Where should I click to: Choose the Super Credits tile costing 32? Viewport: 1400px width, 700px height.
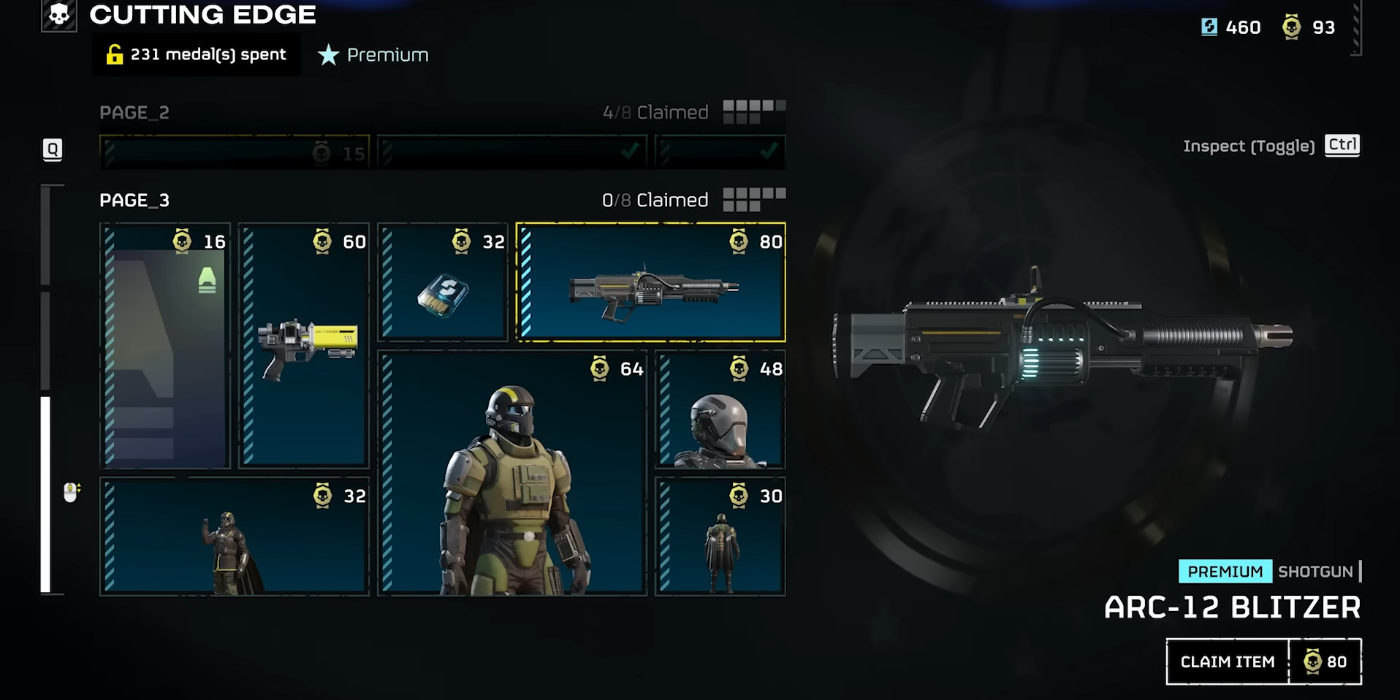coord(443,283)
